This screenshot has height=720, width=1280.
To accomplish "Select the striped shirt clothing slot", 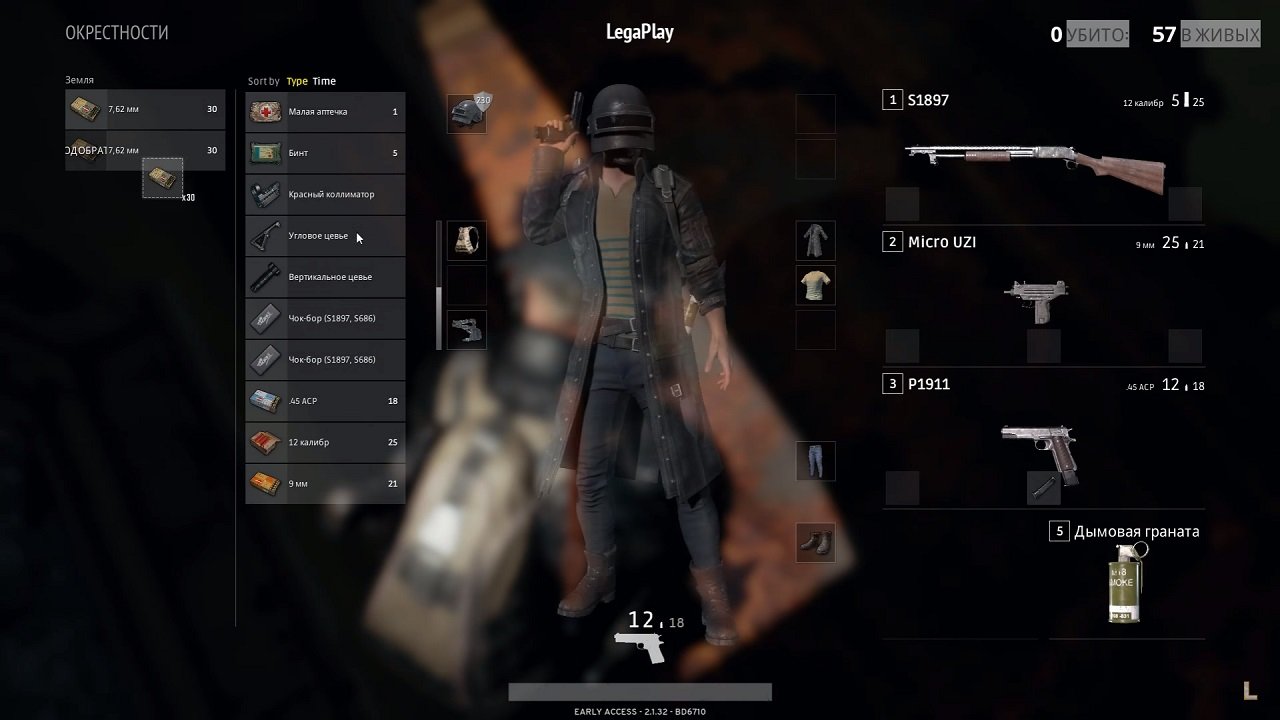I will tap(815, 285).
